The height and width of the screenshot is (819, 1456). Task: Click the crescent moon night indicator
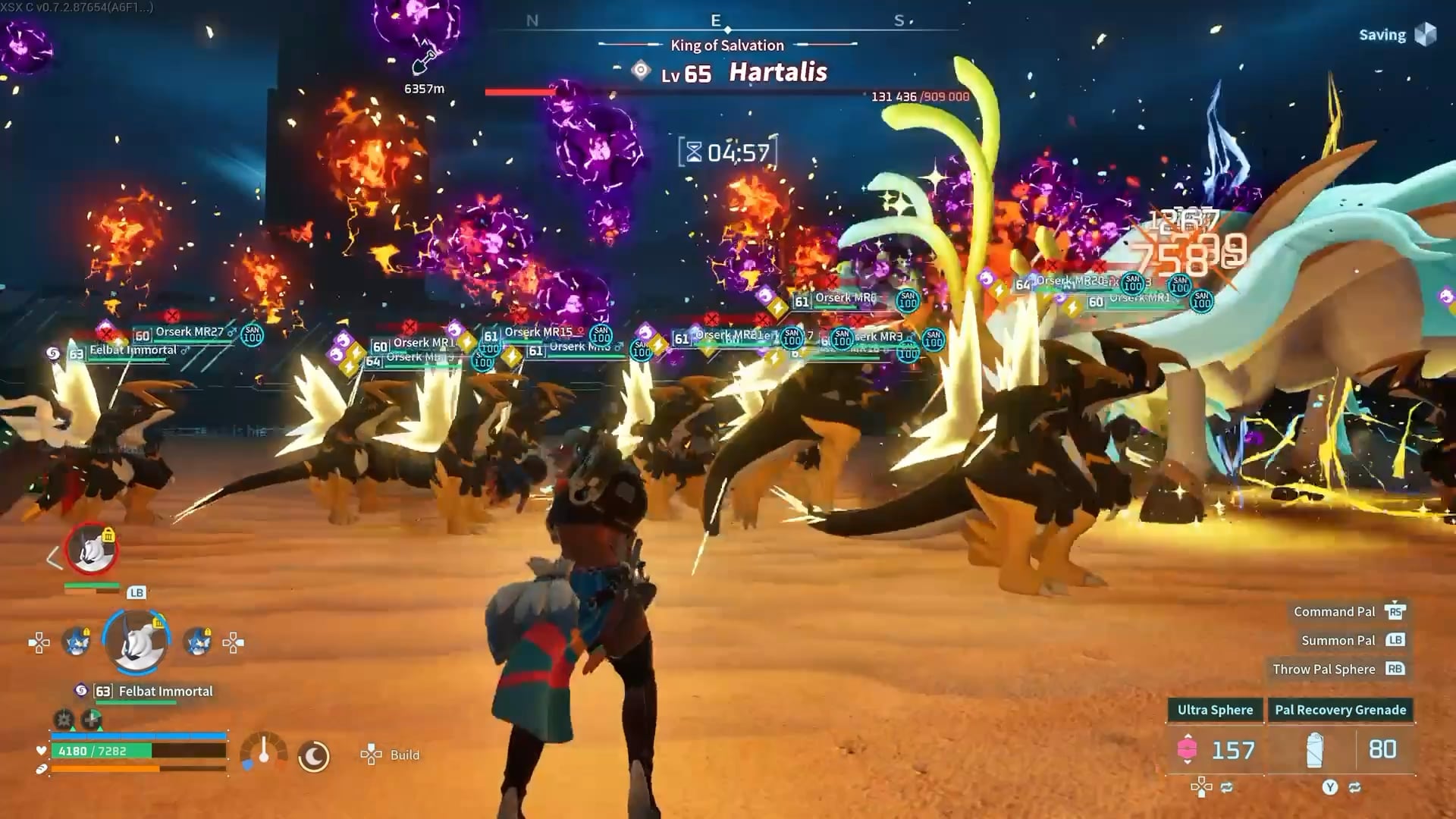313,755
